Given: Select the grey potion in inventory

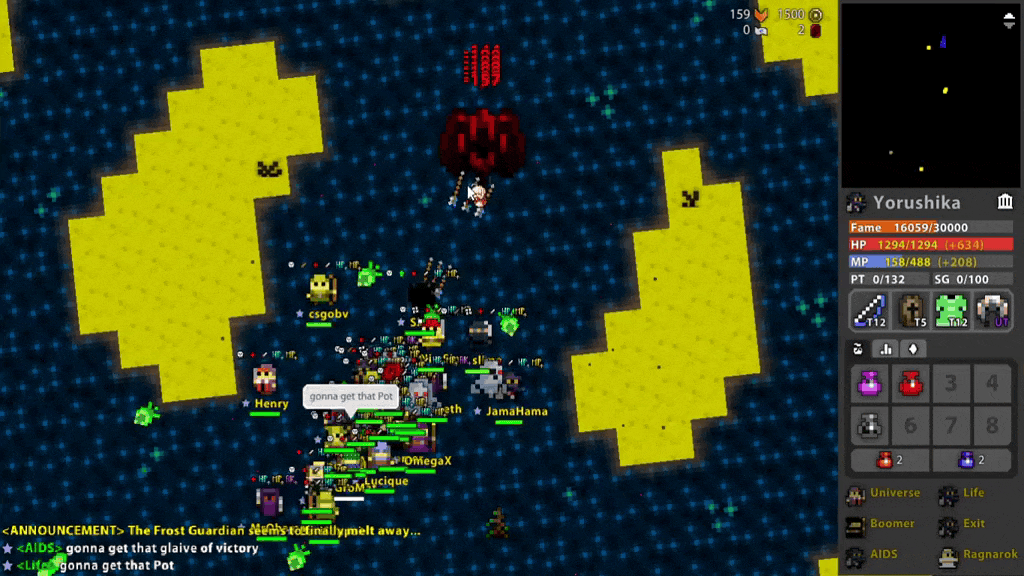Looking at the screenshot, I should click(869, 425).
